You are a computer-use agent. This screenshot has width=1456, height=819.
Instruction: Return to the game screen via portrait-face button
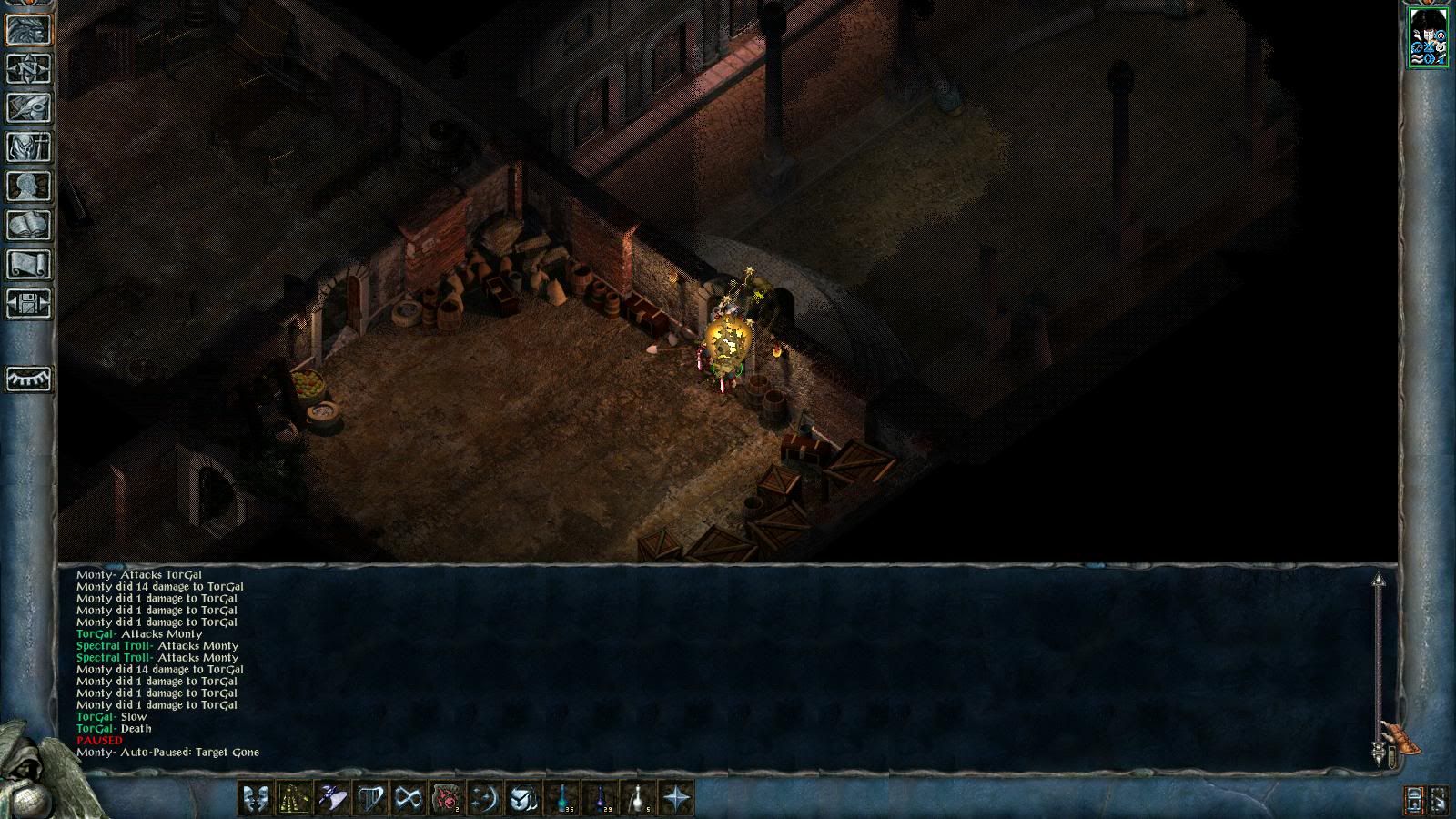pyautogui.click(x=29, y=29)
